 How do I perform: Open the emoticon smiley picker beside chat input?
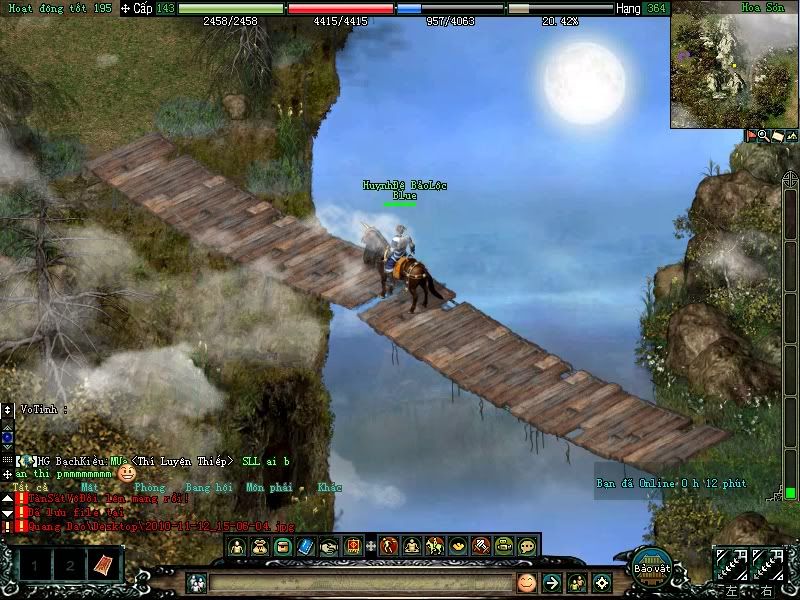coord(526,582)
